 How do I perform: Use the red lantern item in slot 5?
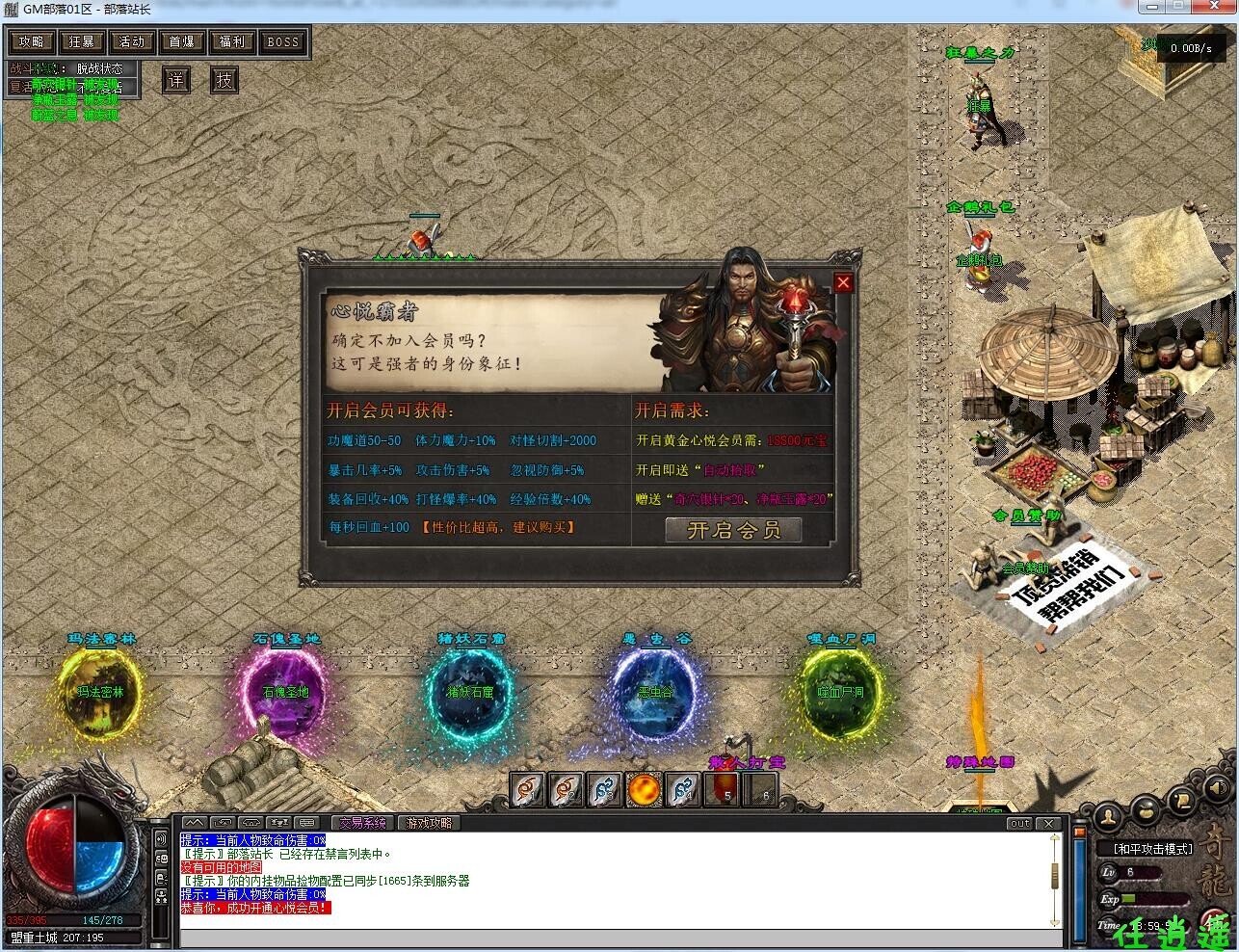point(723,790)
